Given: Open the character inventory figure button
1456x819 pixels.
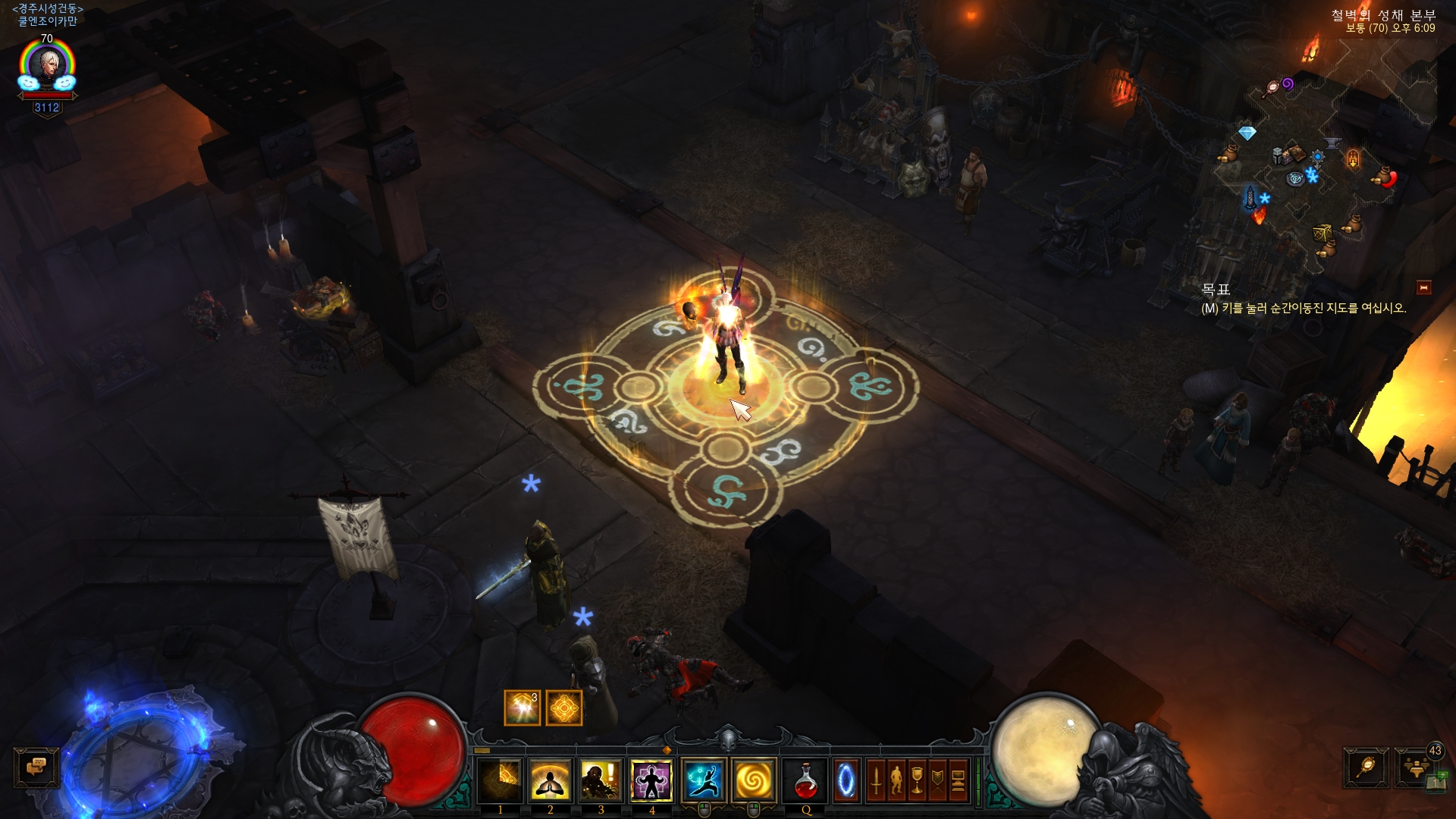Looking at the screenshot, I should click(x=897, y=780).
